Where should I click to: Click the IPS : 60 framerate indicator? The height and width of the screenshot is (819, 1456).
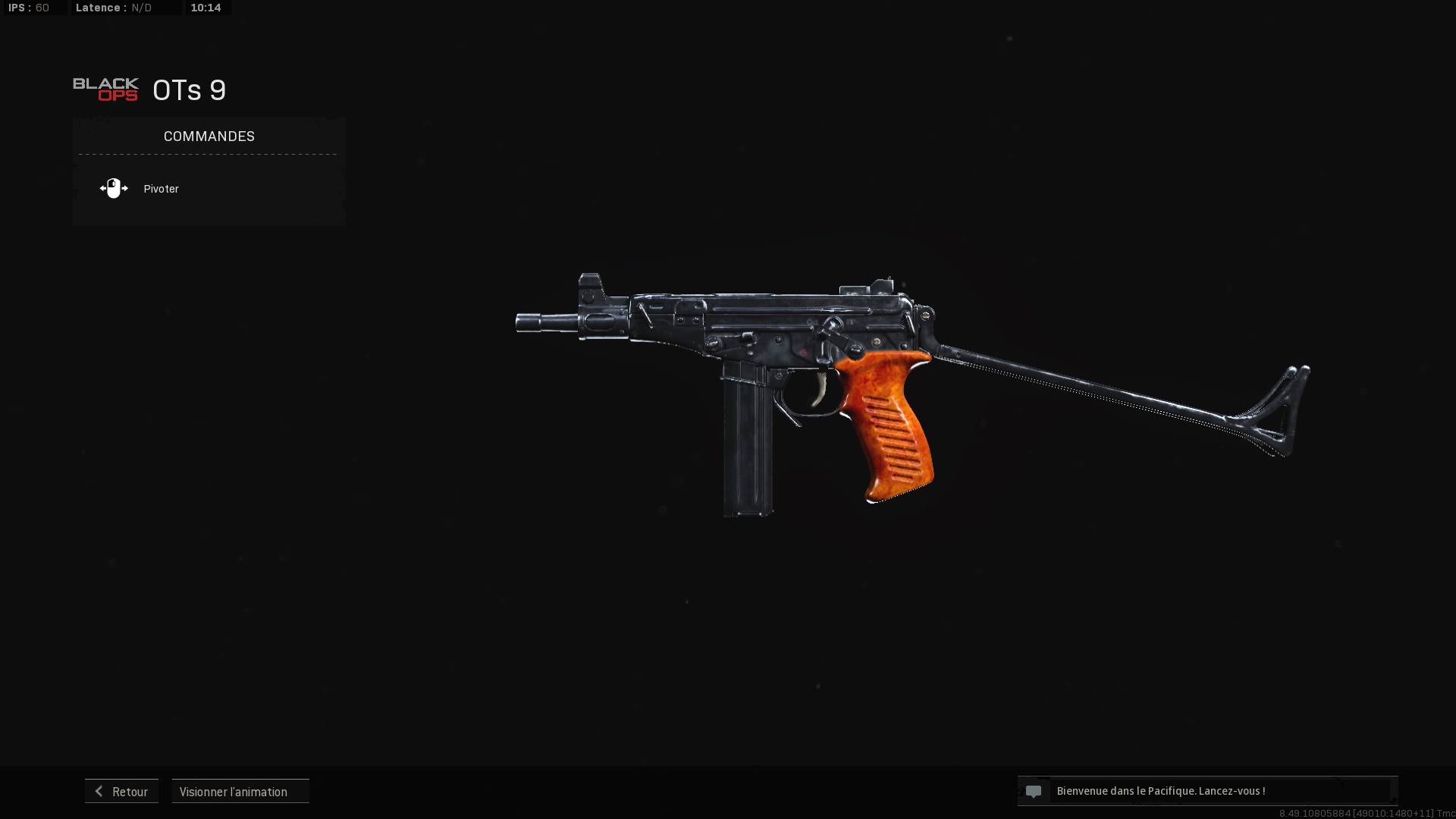[30, 8]
